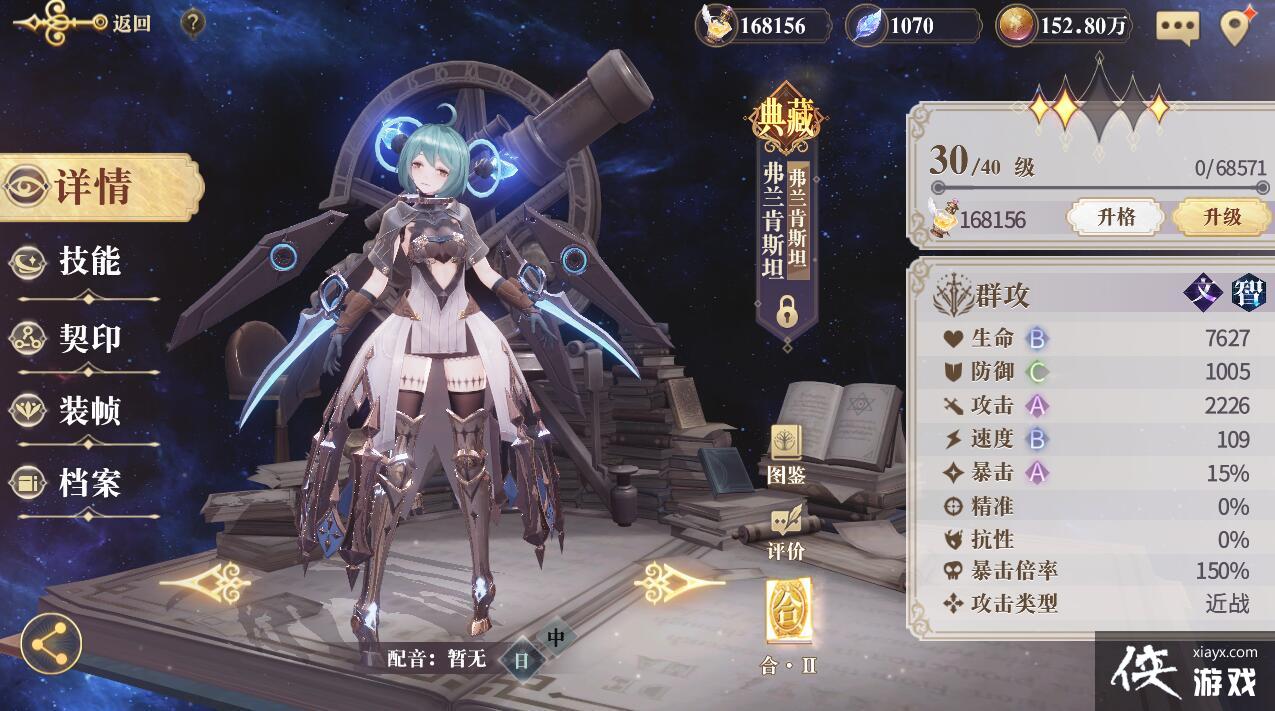Open the 契印 tab

(88, 338)
